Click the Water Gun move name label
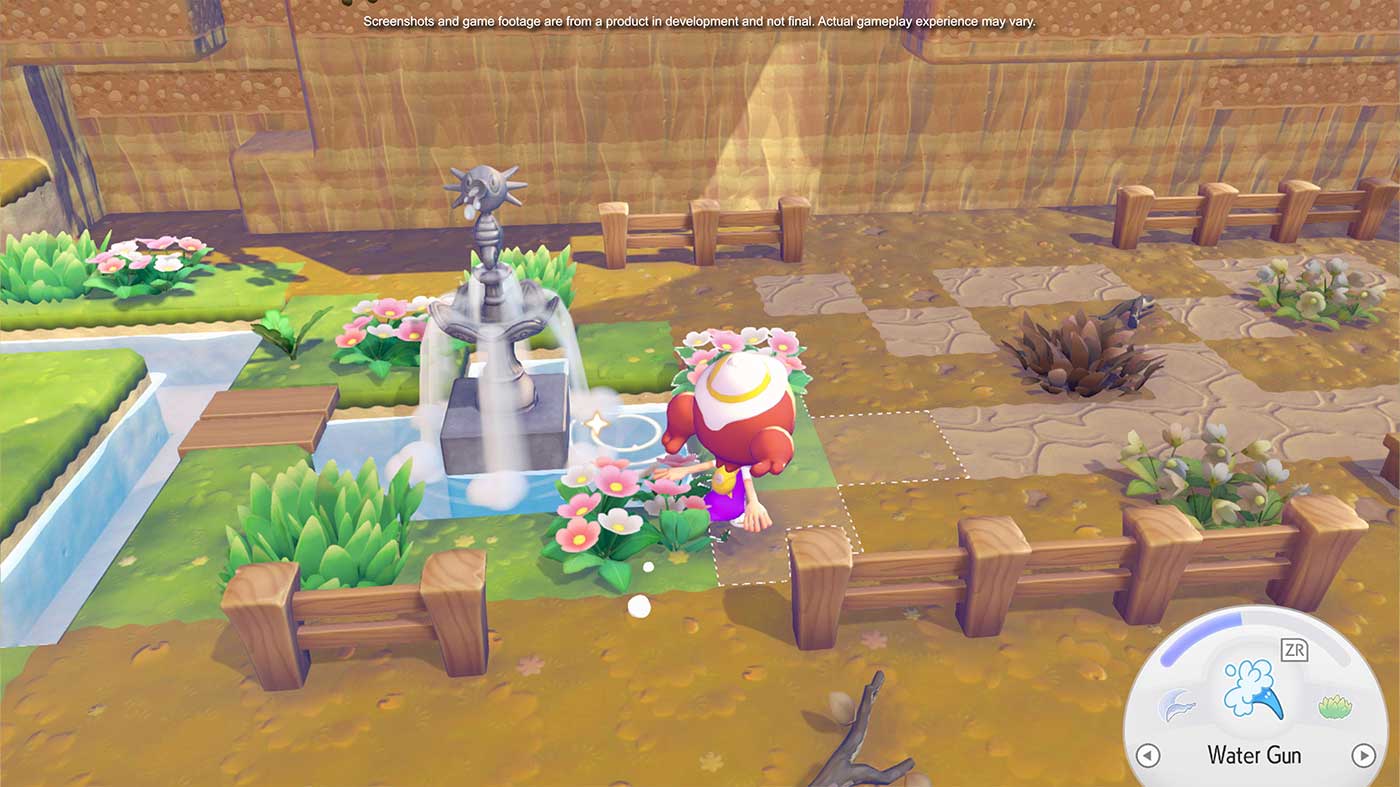 pos(1253,755)
